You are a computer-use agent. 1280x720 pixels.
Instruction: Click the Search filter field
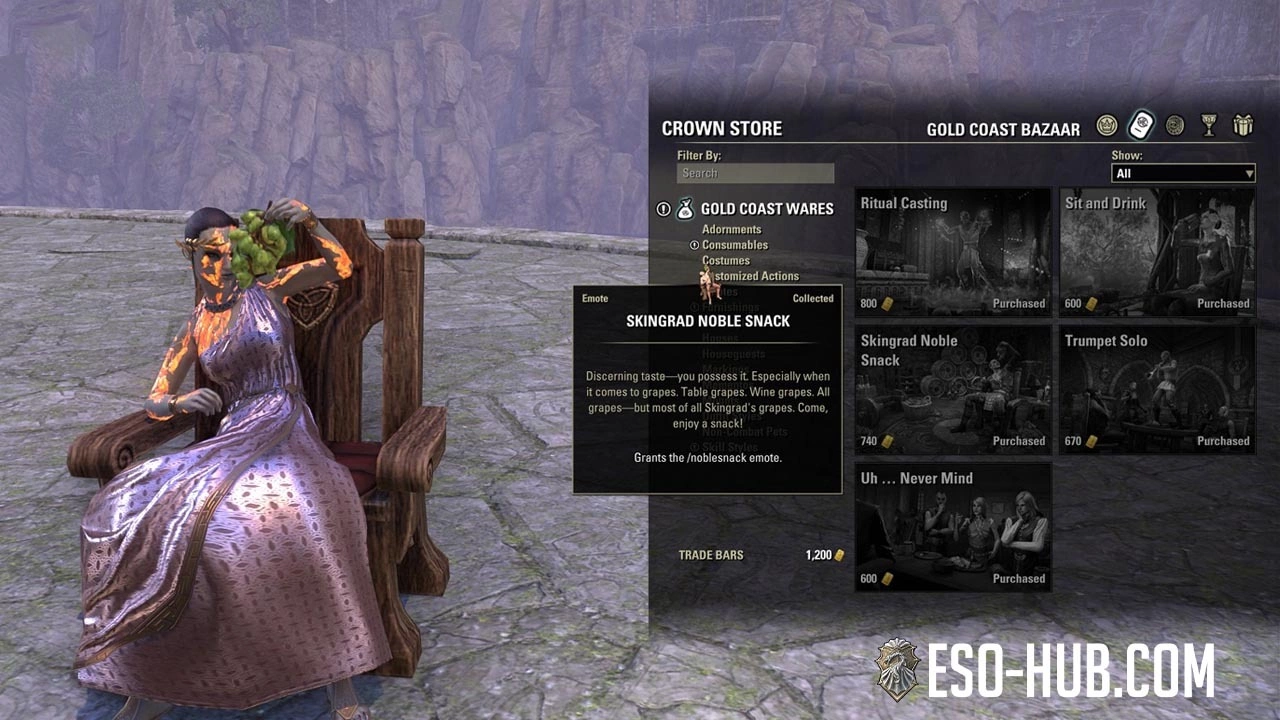click(x=755, y=173)
